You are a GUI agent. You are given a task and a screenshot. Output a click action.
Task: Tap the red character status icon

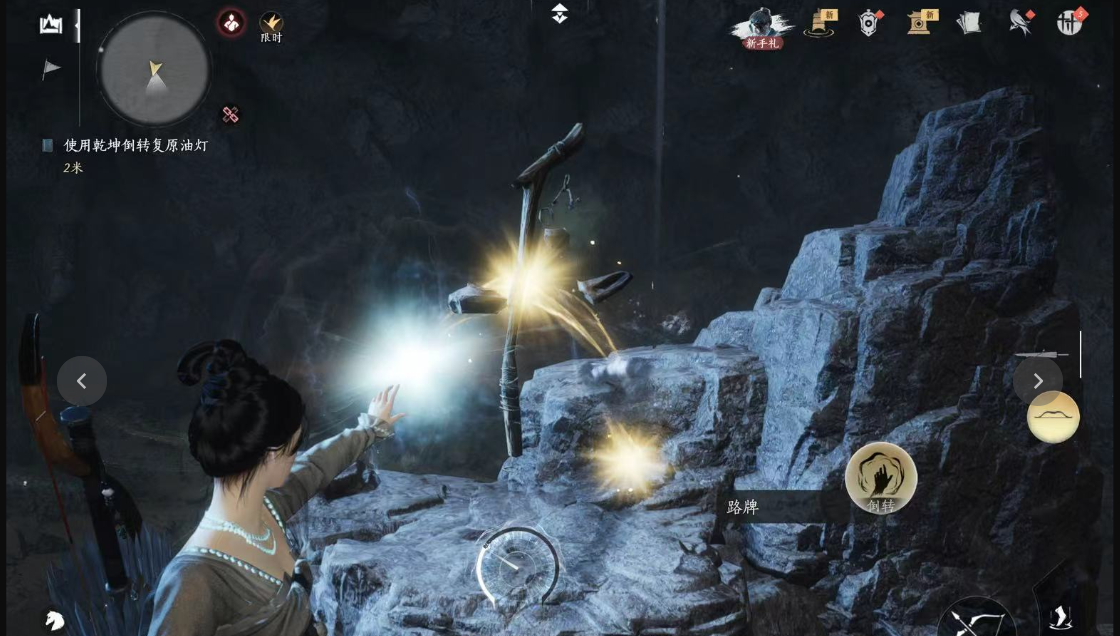(x=231, y=23)
